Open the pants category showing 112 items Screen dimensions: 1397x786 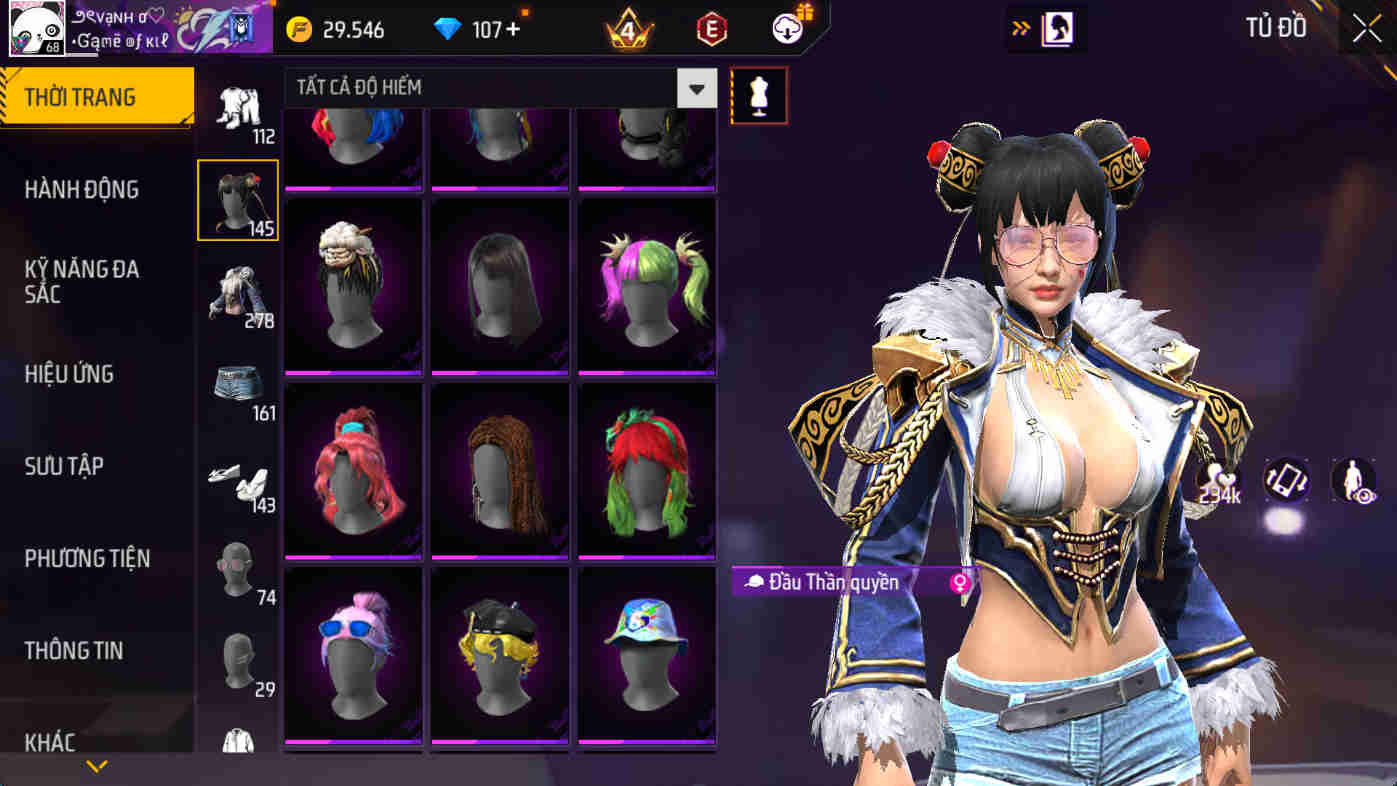tap(237, 105)
